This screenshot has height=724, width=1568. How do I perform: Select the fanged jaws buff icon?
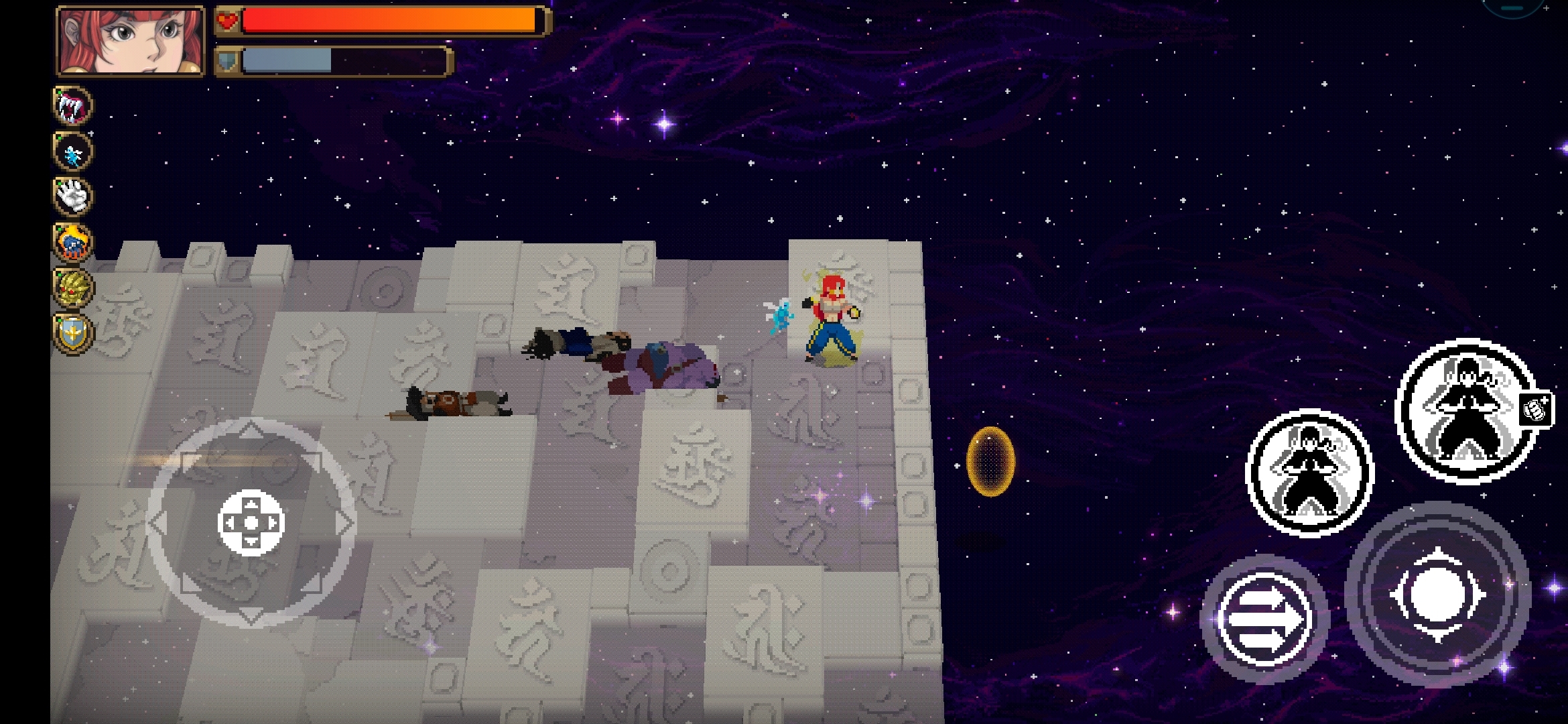[x=72, y=106]
